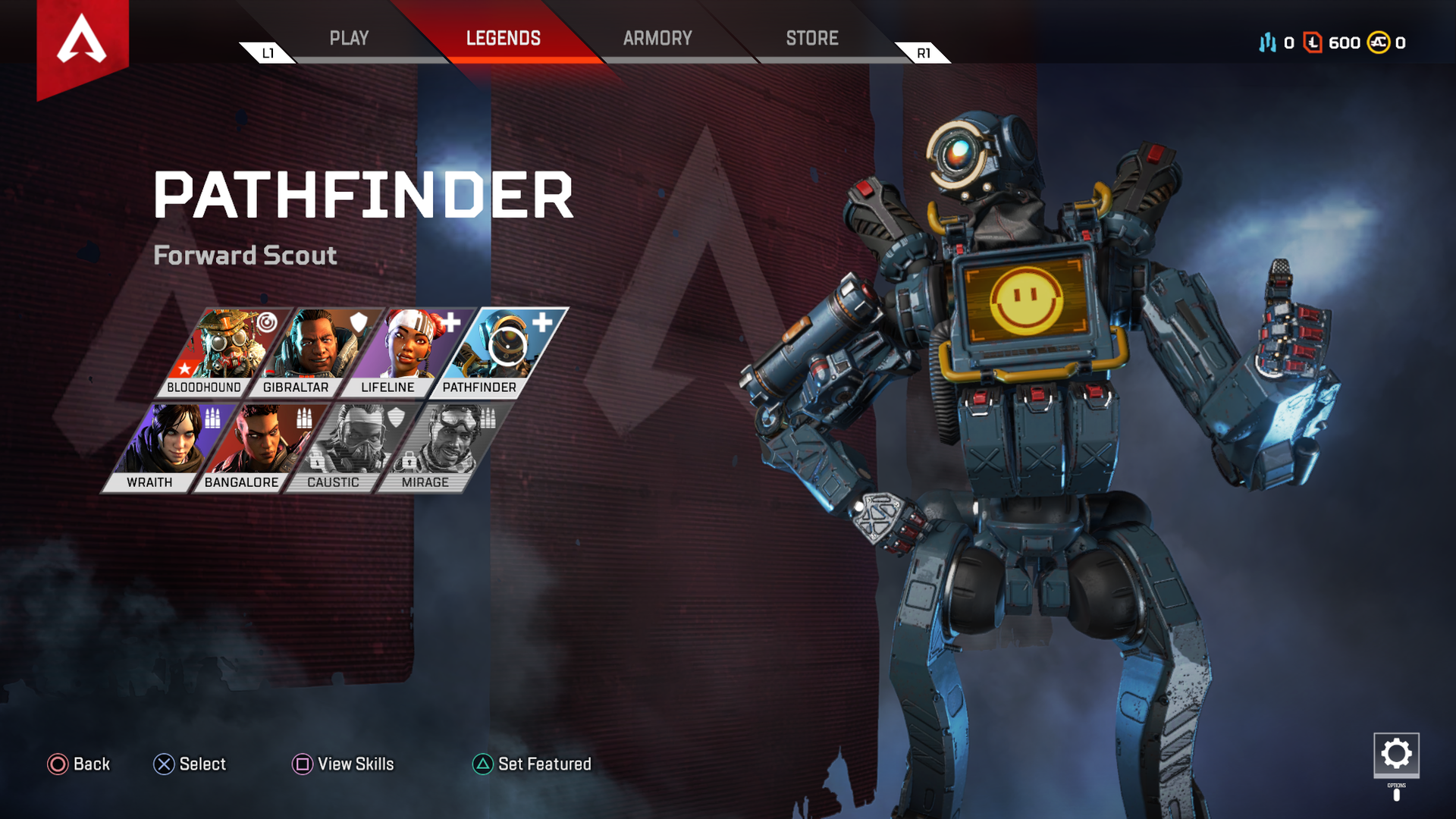The height and width of the screenshot is (819, 1456).
Task: Go back with the Back option
Action: click(79, 764)
